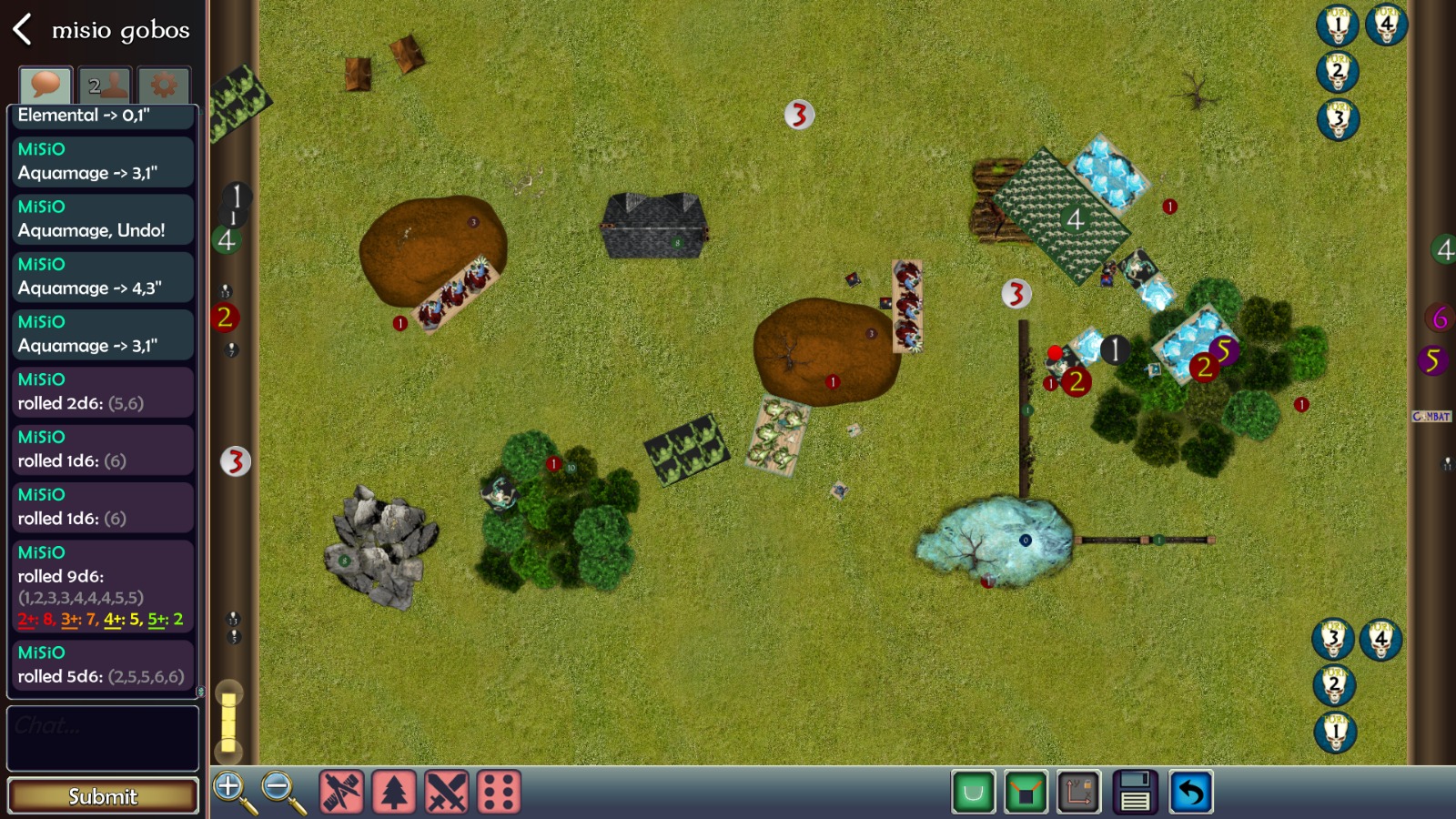The image size is (1456, 819).
Task: Zoom in with the plus magnifier
Action: click(x=233, y=792)
